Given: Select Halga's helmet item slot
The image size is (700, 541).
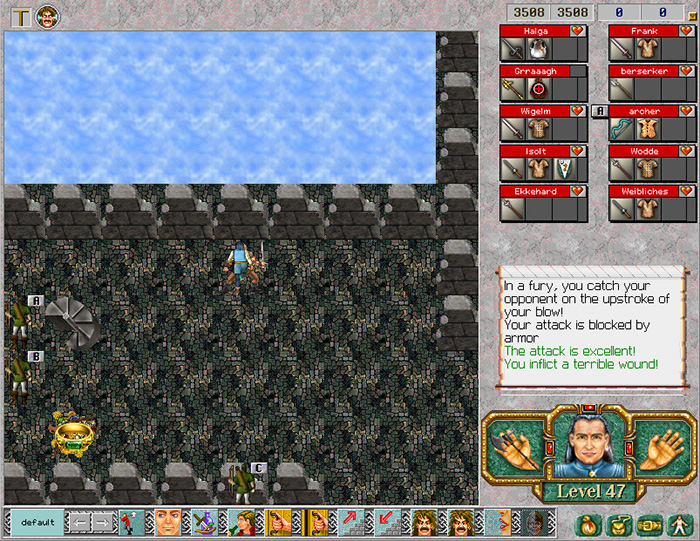Looking at the screenshot, I should [538, 50].
